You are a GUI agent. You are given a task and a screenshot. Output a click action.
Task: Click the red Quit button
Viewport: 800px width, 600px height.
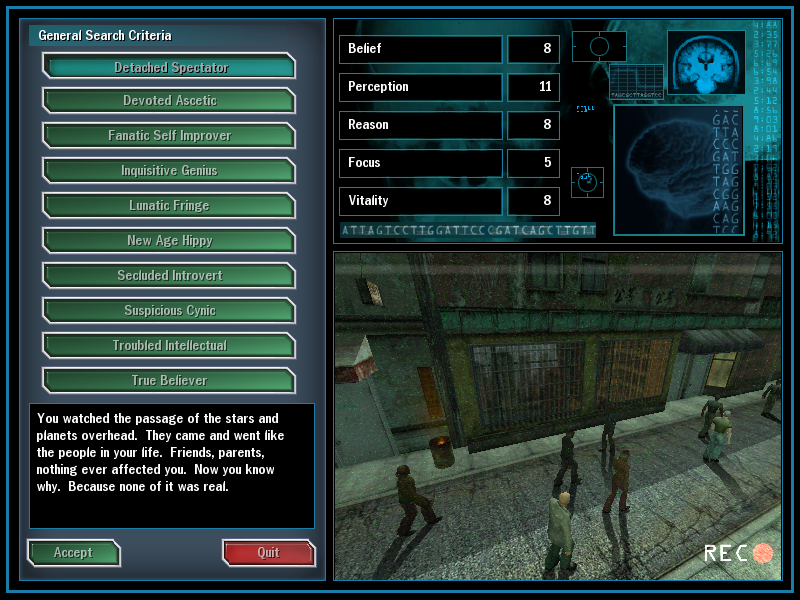tap(268, 553)
